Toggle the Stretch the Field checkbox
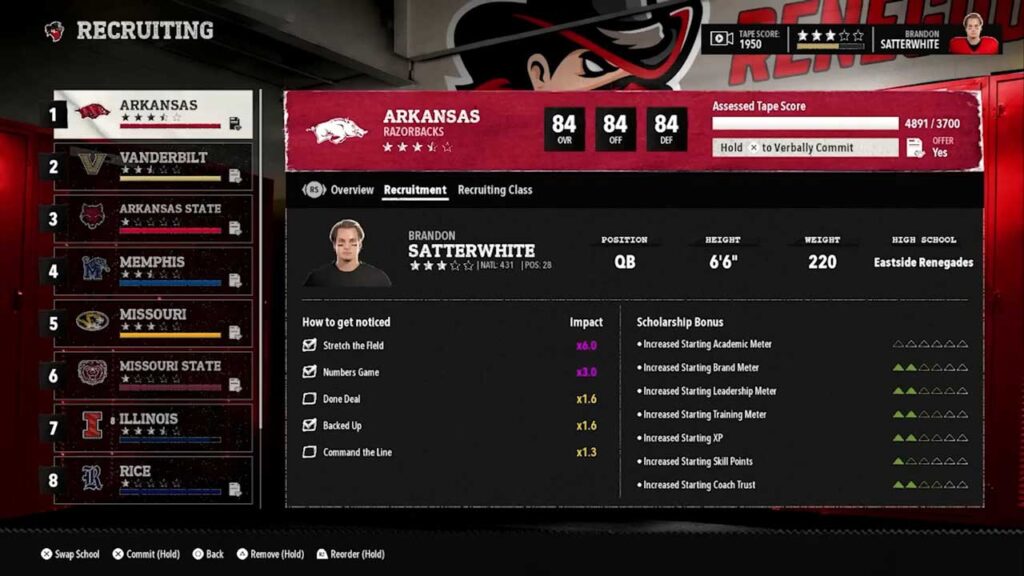Viewport: 1024px width, 576px height. coord(309,346)
